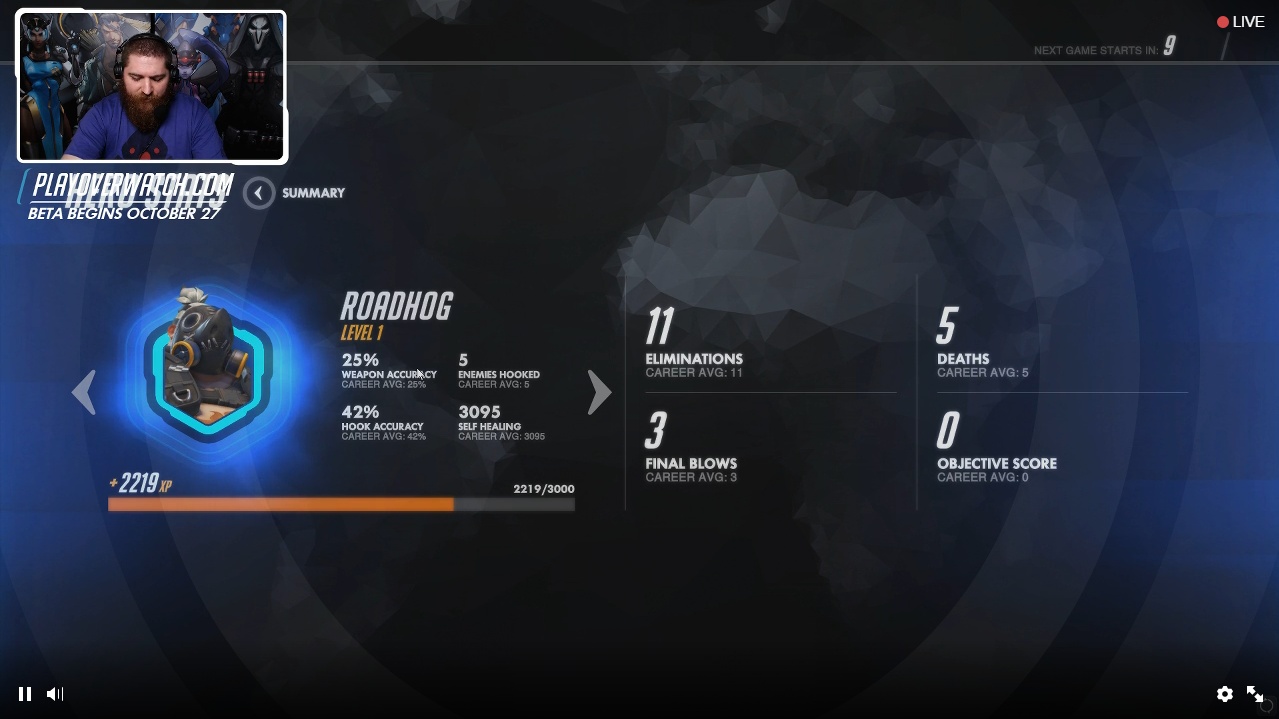The image size is (1279, 719).
Task: Select the Roadhog hero portrait
Action: (208, 368)
